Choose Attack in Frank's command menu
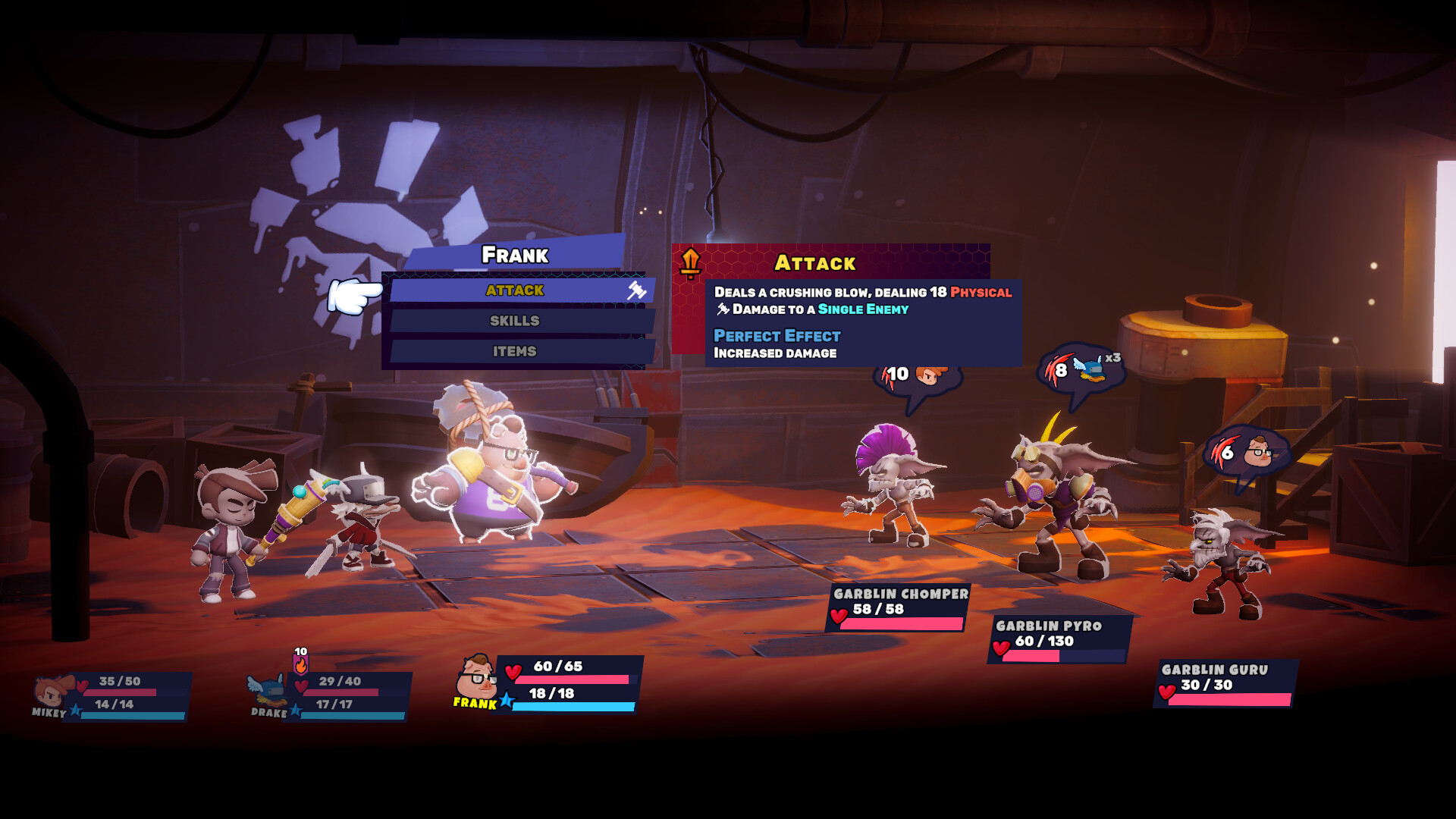 [x=516, y=290]
